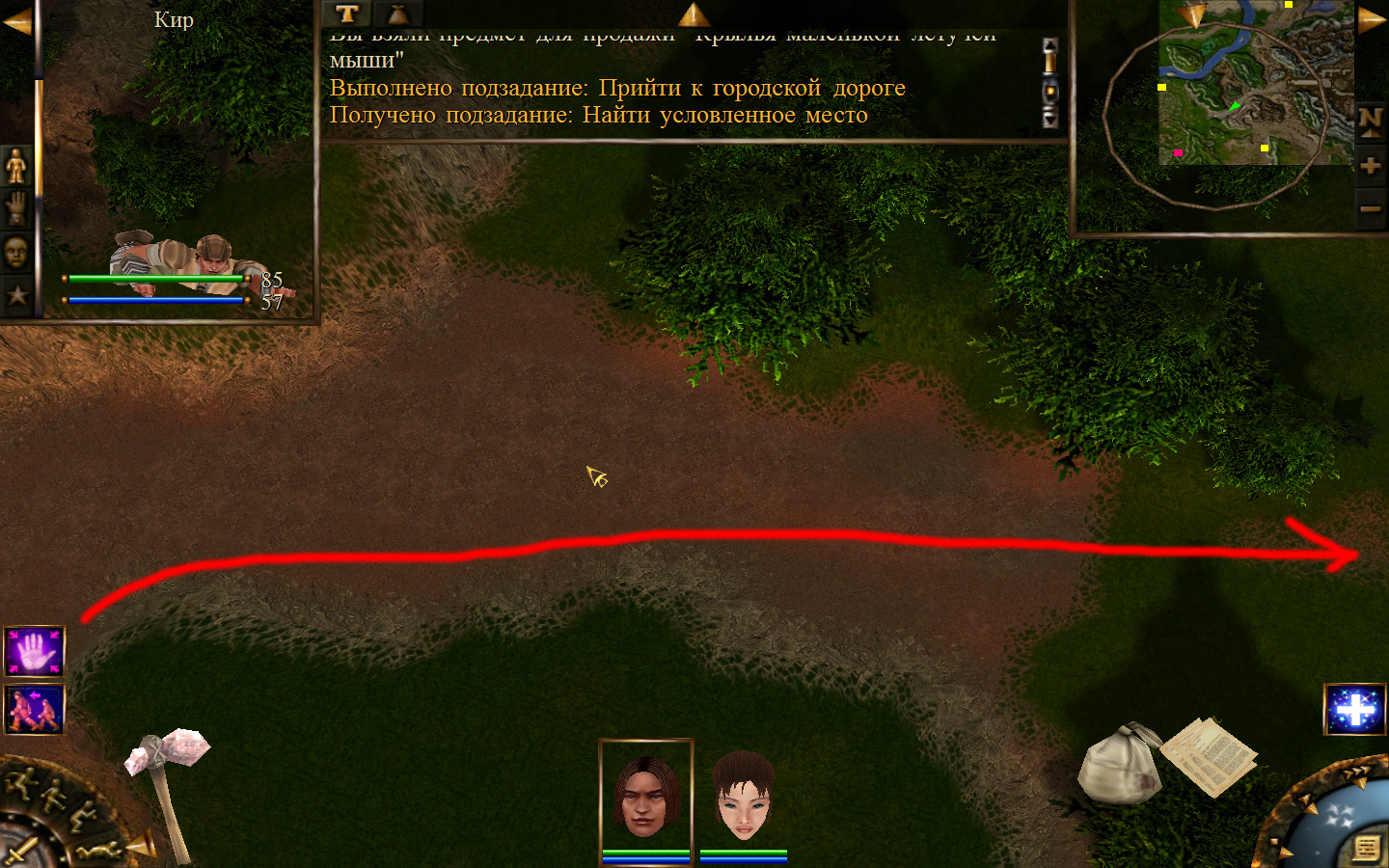Collapse the character panel with left arrow
This screenshot has height=868, width=1389.
click(x=16, y=21)
